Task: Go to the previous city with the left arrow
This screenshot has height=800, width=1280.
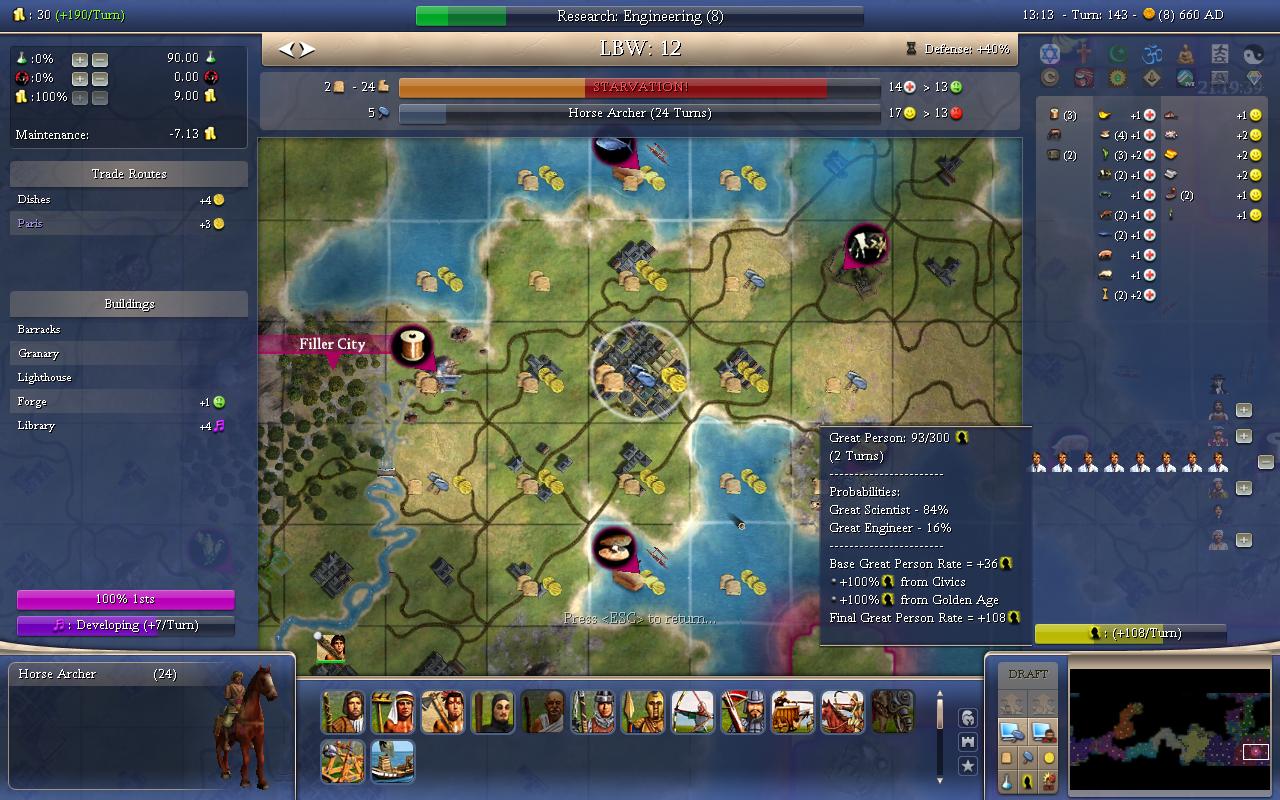Action: click(285, 49)
